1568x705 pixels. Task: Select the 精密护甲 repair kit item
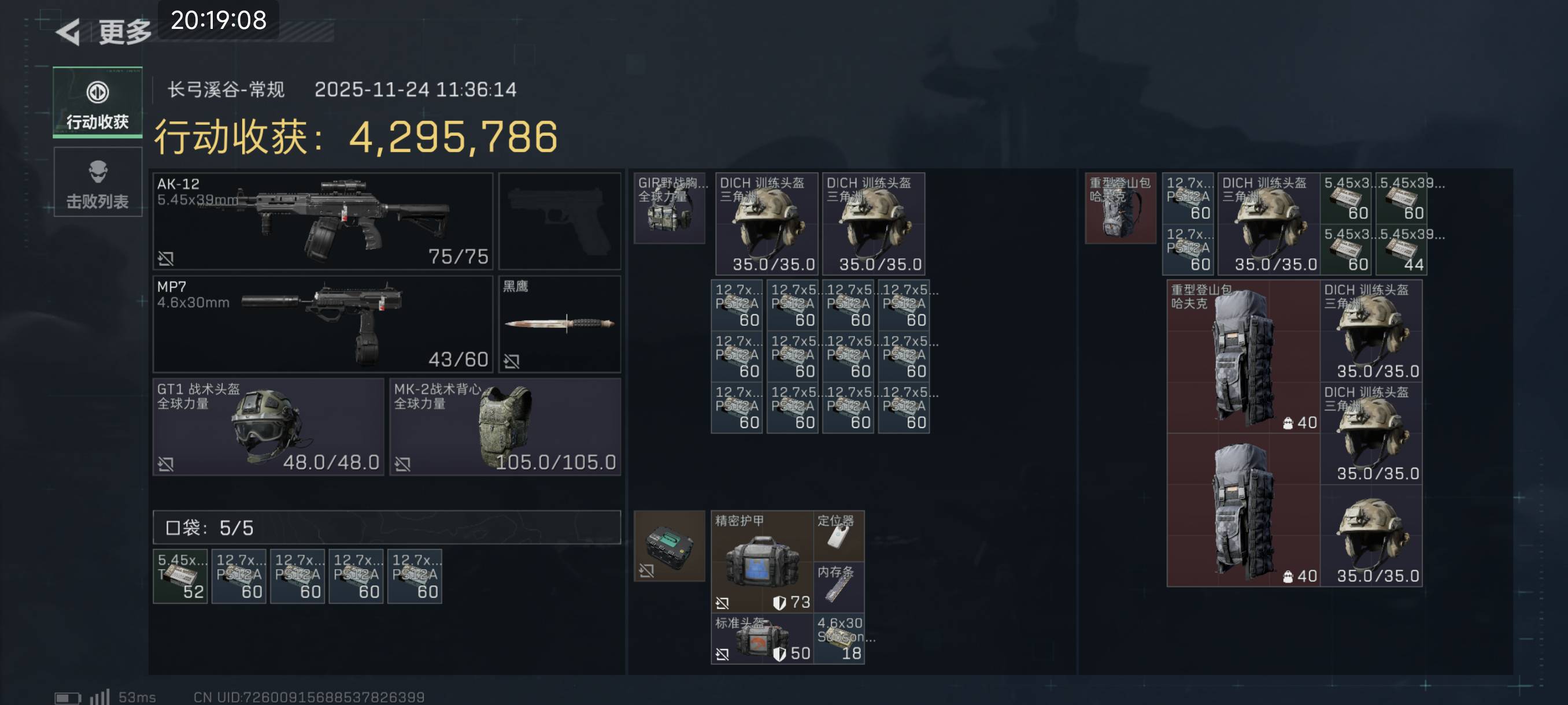(762, 561)
